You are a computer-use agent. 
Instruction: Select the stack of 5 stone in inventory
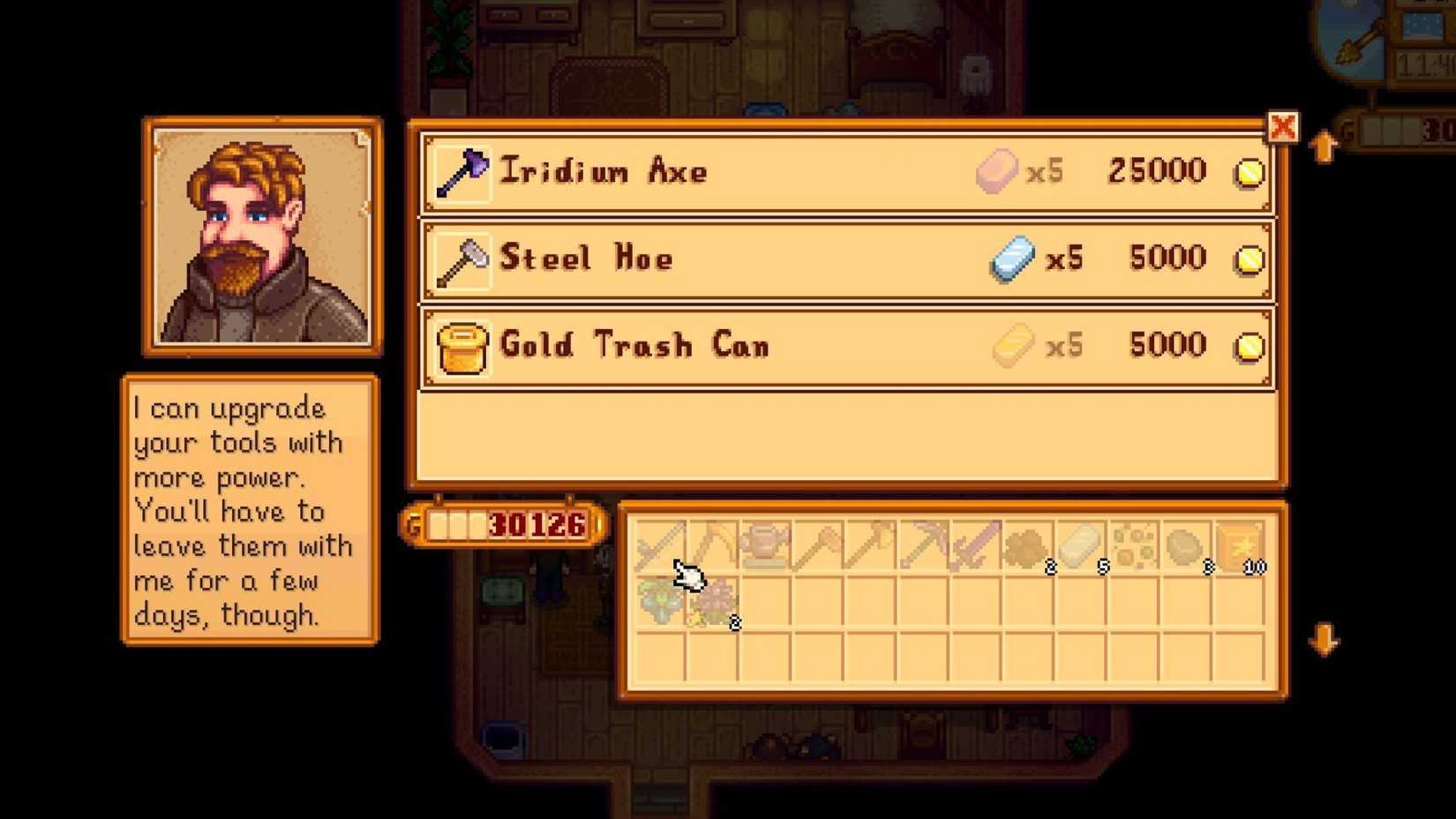point(1081,543)
